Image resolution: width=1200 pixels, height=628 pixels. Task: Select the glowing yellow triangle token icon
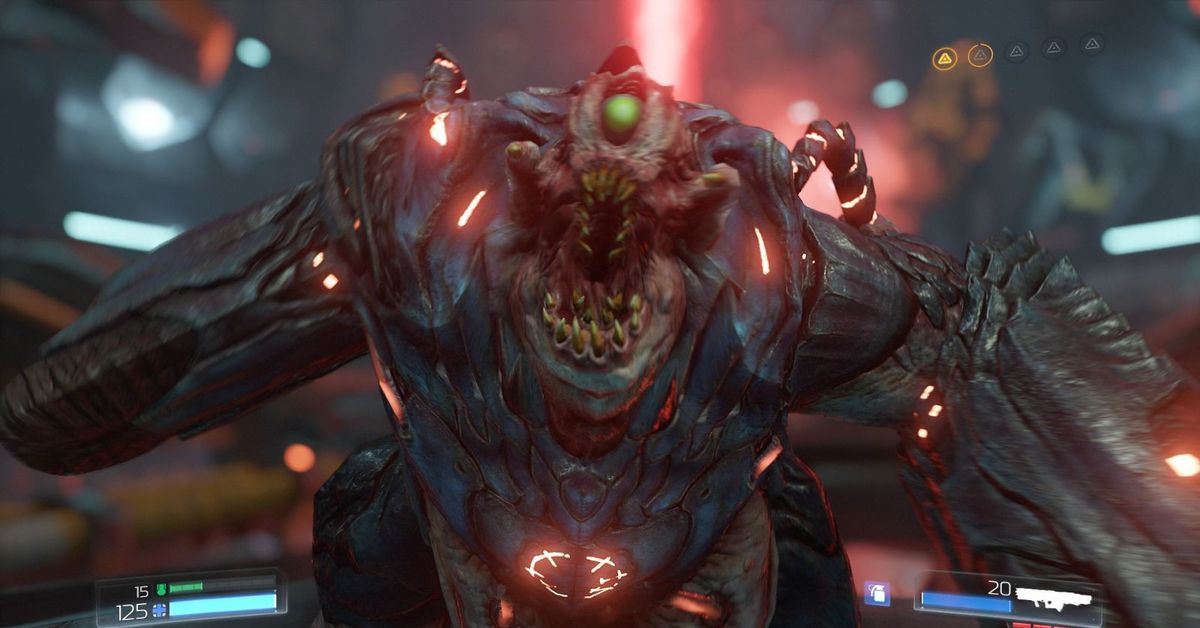944,58
